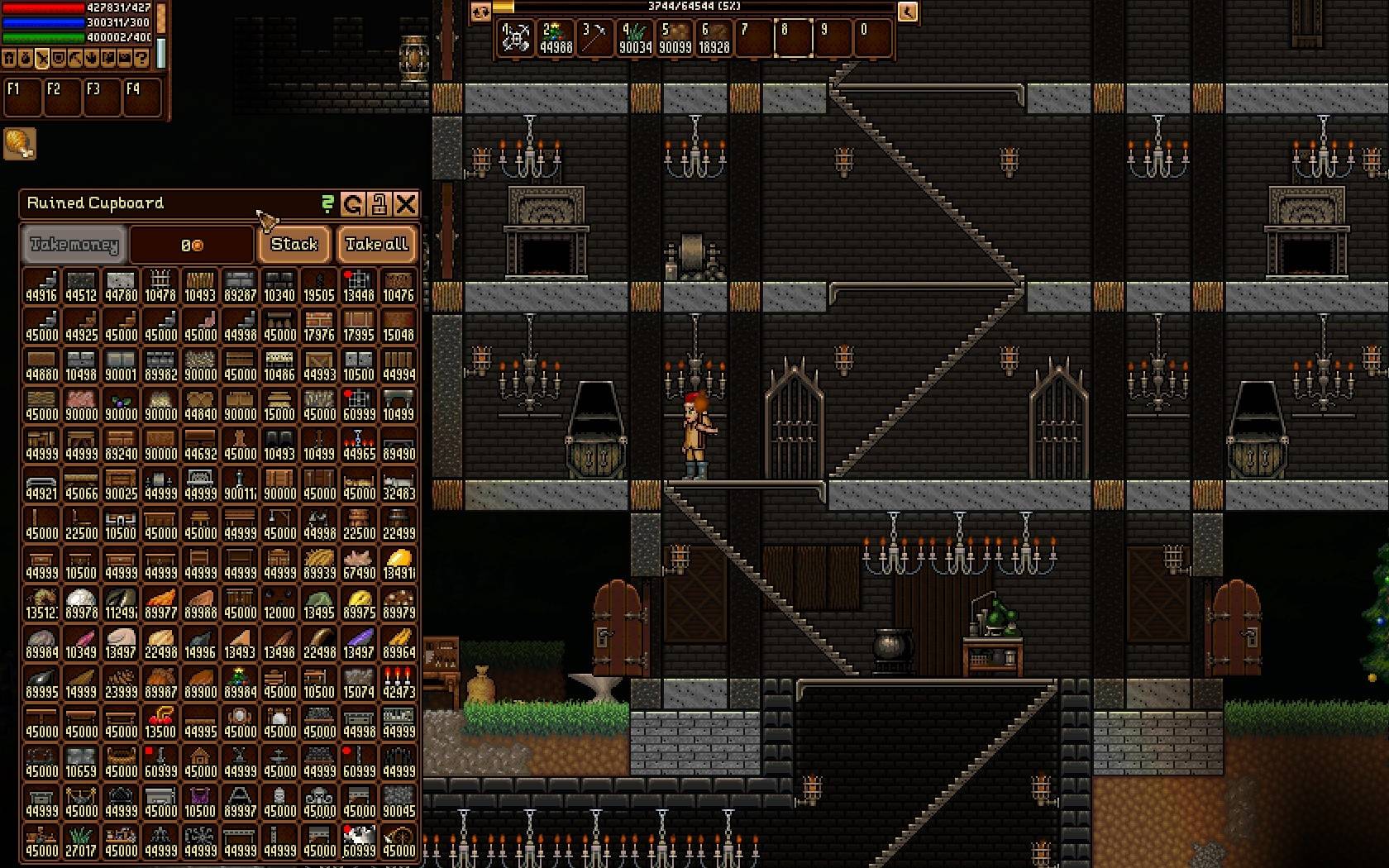Take the white egg-shaped item stack 89978
This screenshot has height=868, width=1389.
point(81,603)
